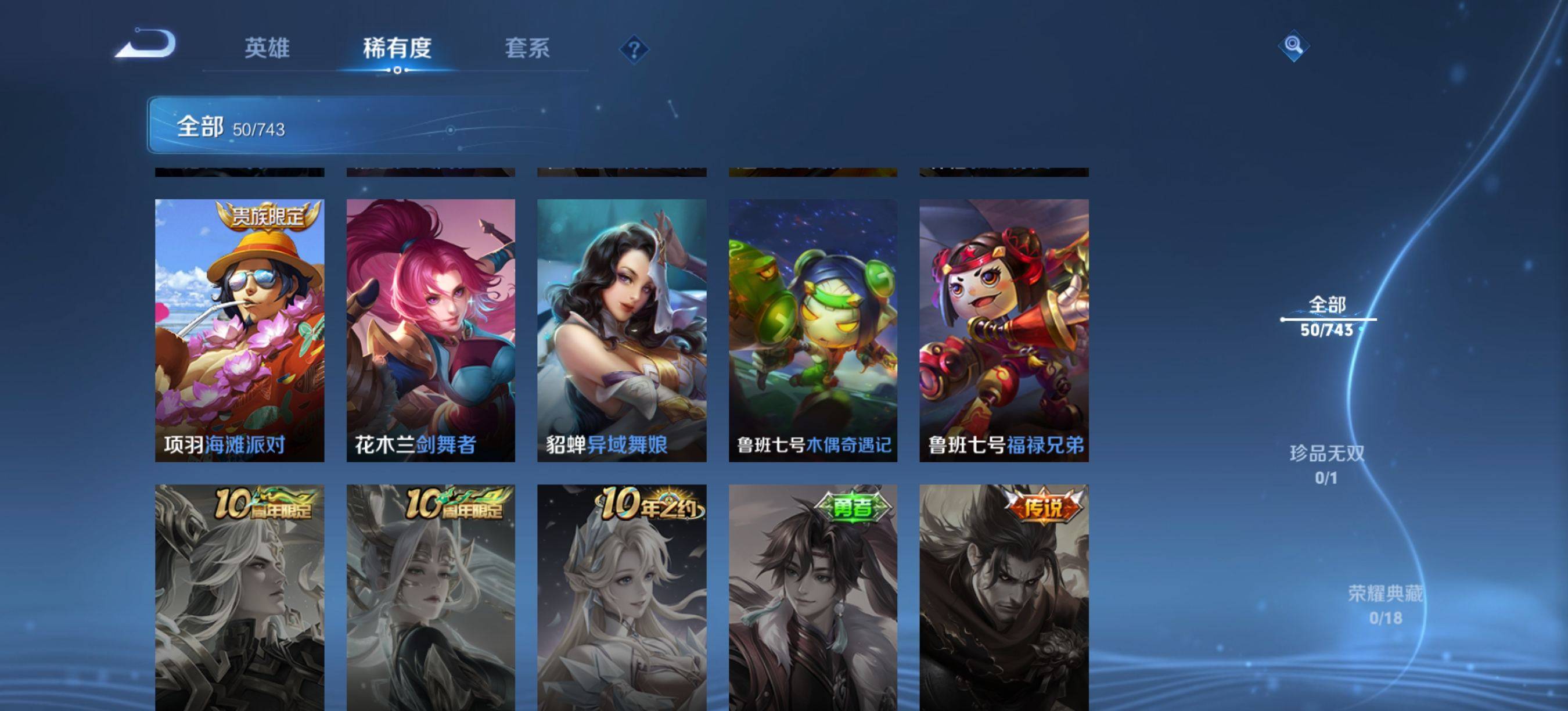This screenshot has width=1568, height=711.
Task: Click the 全部 50/743 header bar
Action: click(x=365, y=125)
